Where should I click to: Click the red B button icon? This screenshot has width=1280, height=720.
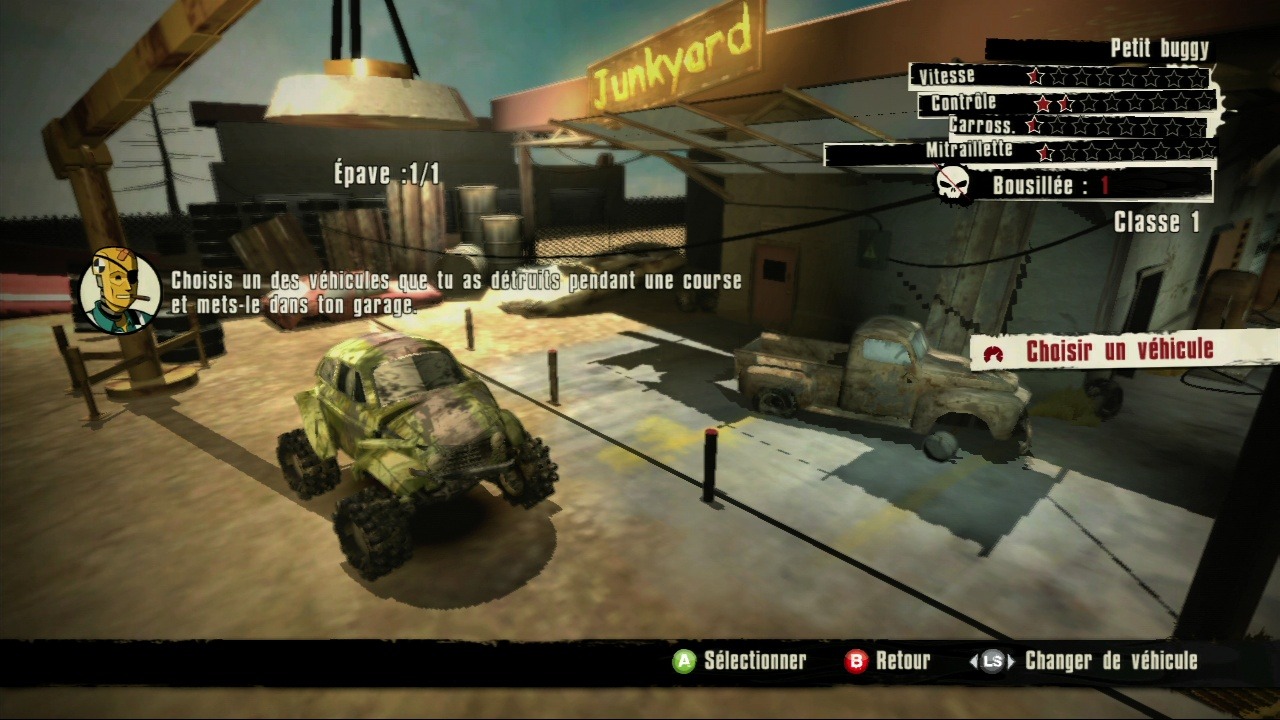(855, 660)
